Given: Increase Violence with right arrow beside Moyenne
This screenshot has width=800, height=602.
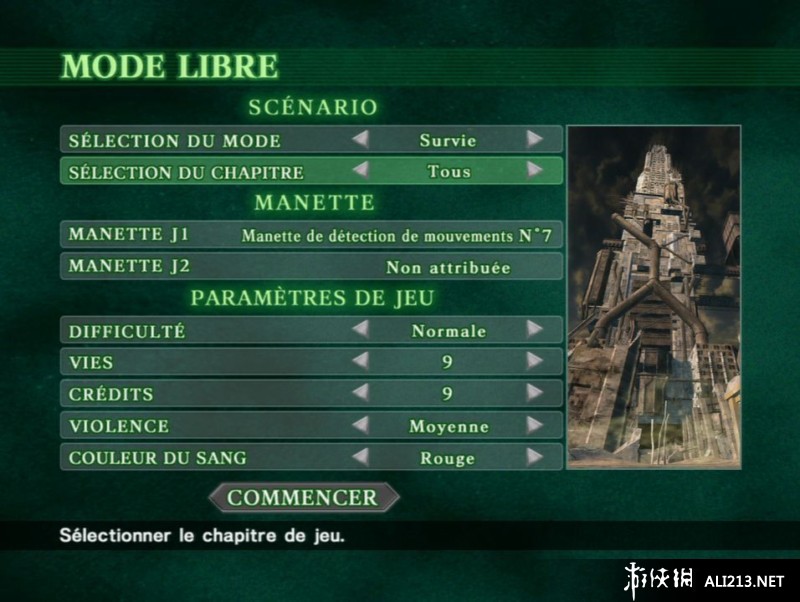Looking at the screenshot, I should point(535,425).
